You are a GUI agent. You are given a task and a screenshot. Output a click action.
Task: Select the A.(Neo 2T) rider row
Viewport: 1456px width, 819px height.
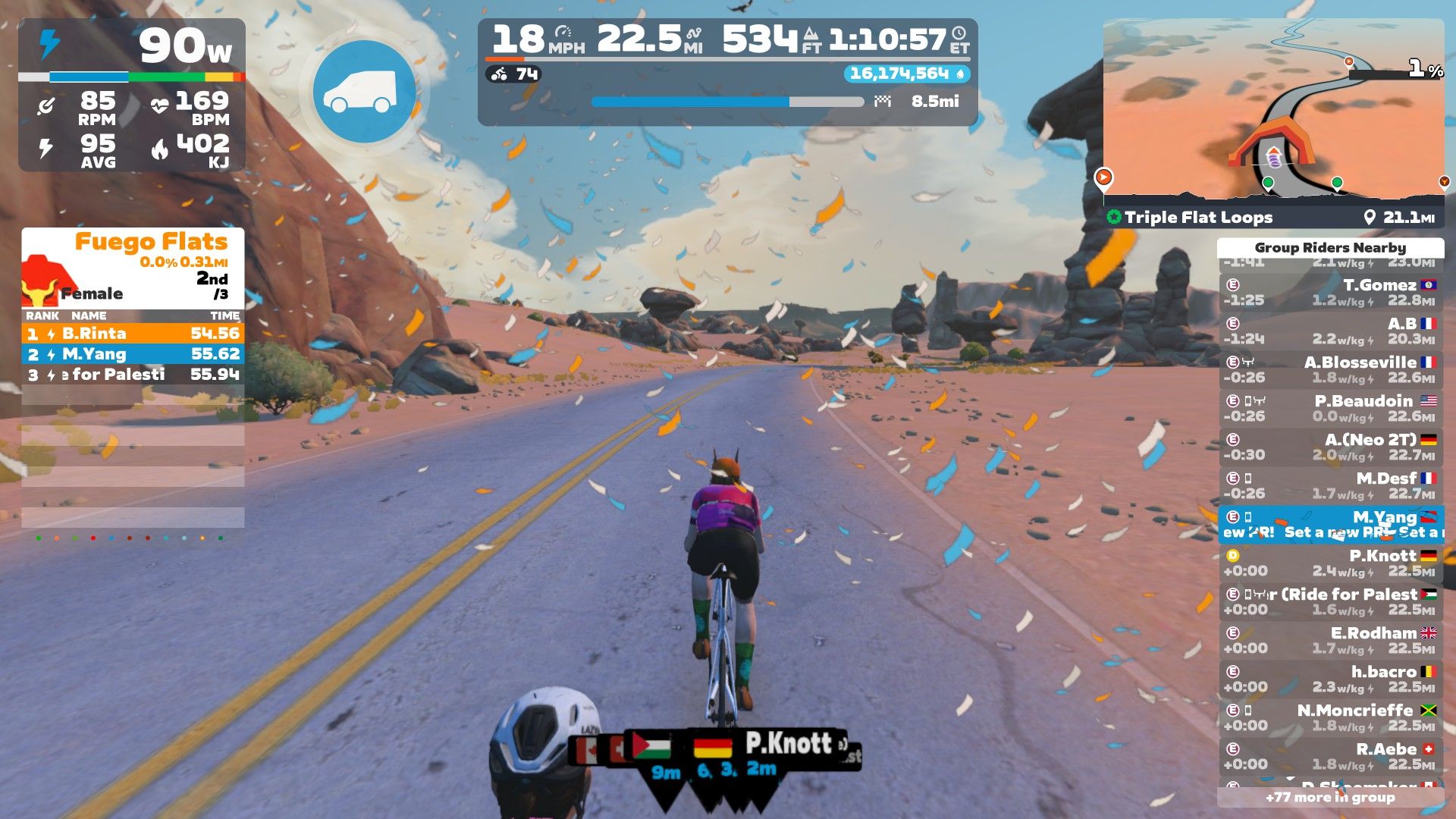(x=1330, y=447)
